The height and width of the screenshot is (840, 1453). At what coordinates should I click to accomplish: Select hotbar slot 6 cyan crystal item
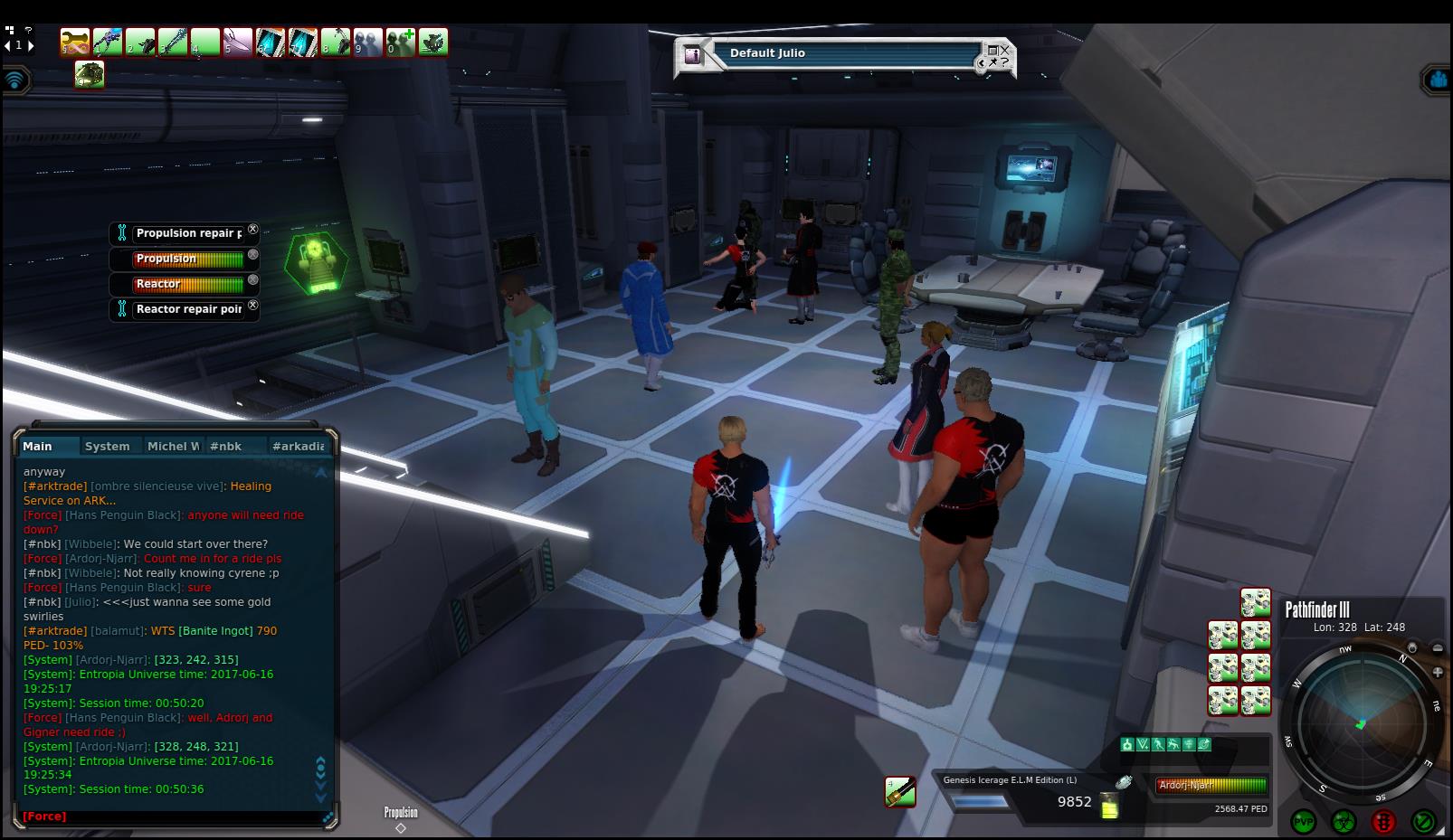(x=271, y=42)
